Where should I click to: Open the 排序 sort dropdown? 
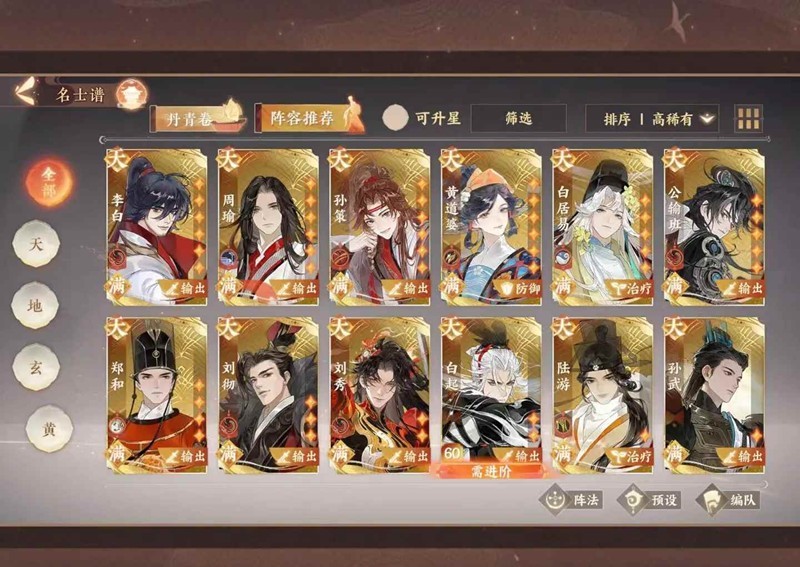point(651,118)
